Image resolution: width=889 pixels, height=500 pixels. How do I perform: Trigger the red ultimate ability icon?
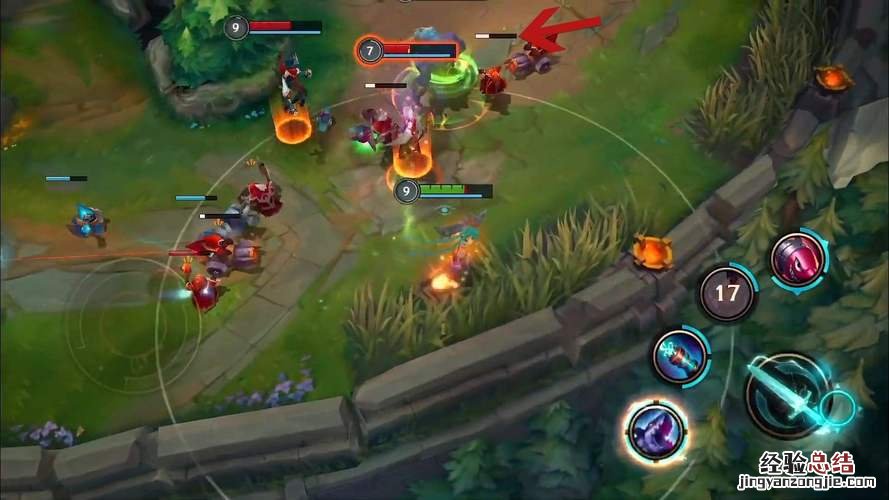[x=798, y=259]
